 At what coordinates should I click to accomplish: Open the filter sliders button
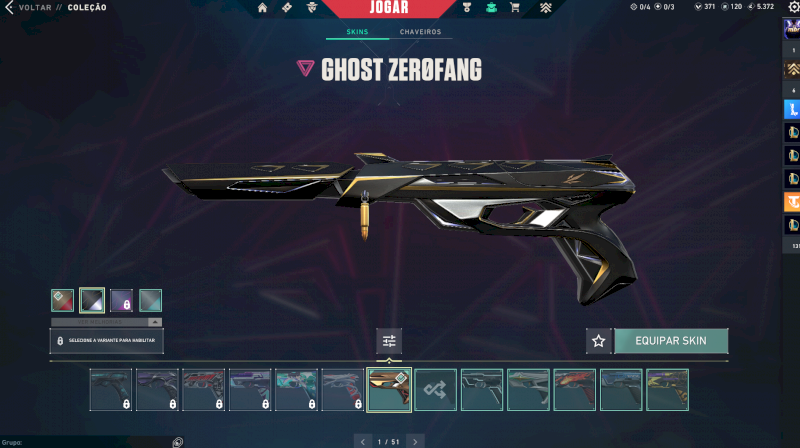tap(389, 341)
